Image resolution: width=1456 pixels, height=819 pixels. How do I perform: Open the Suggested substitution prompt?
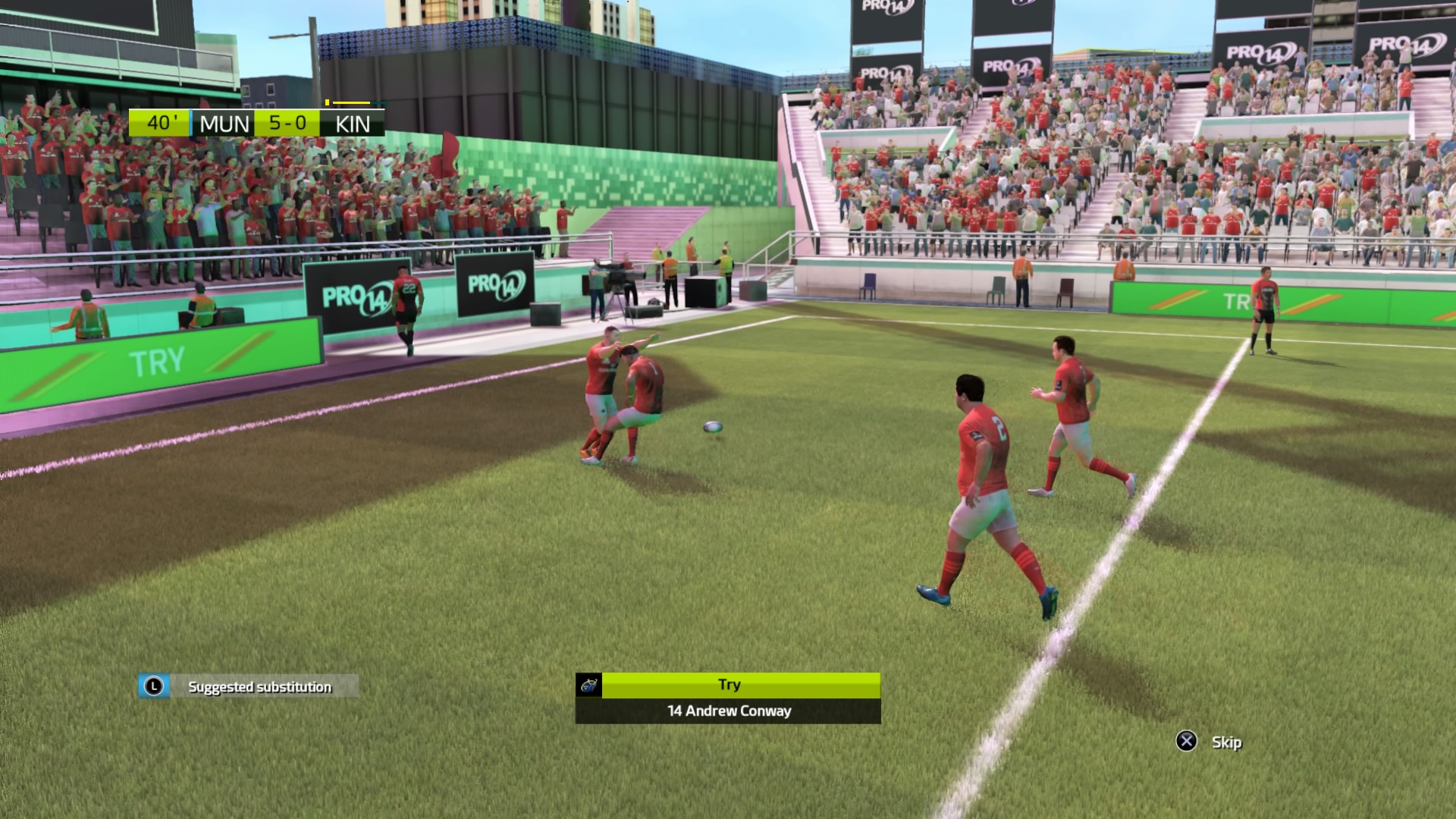[x=248, y=687]
